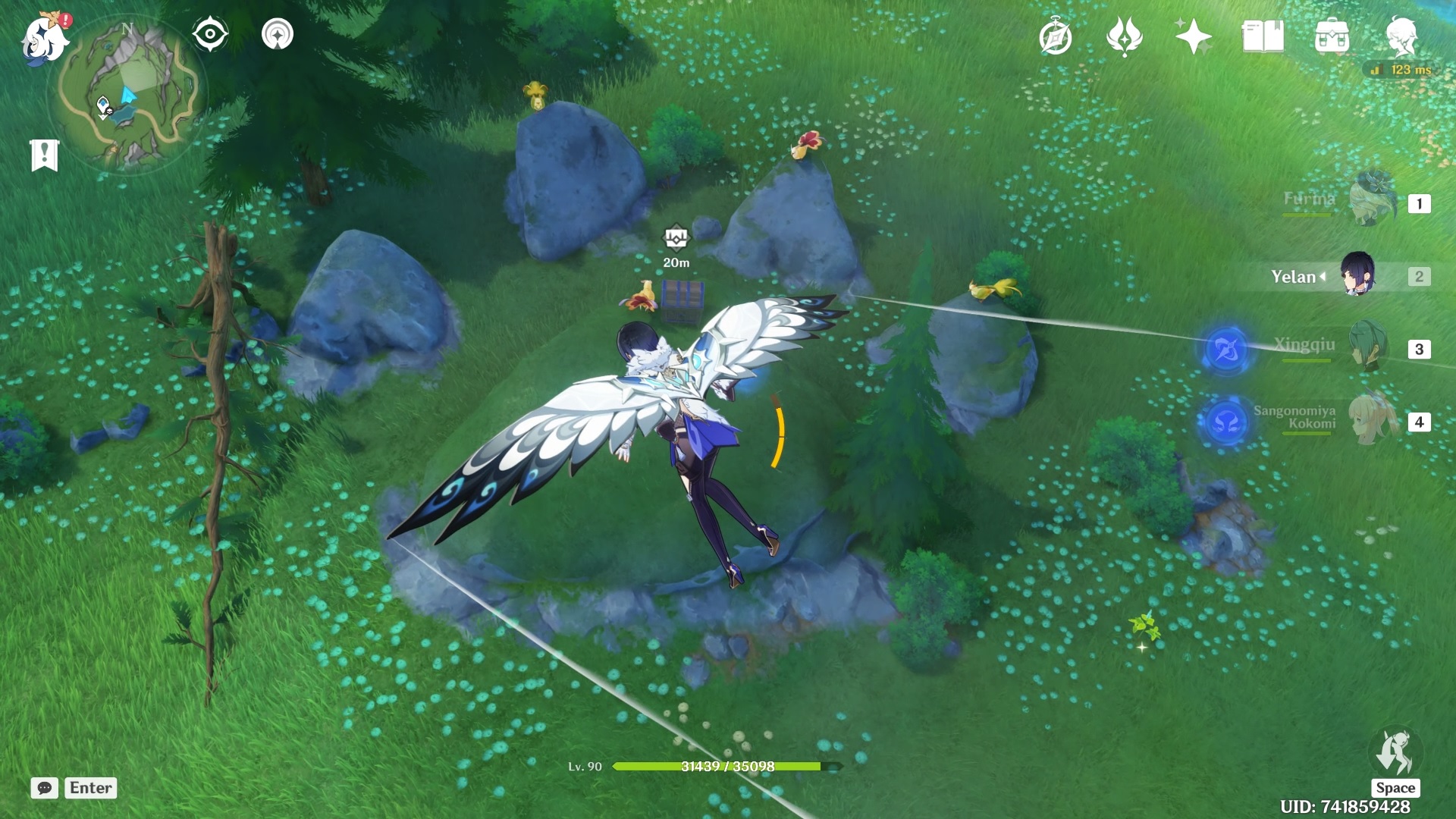Image resolution: width=1456 pixels, height=819 pixels.
Task: Open the backpack inventory
Action: (x=1332, y=36)
